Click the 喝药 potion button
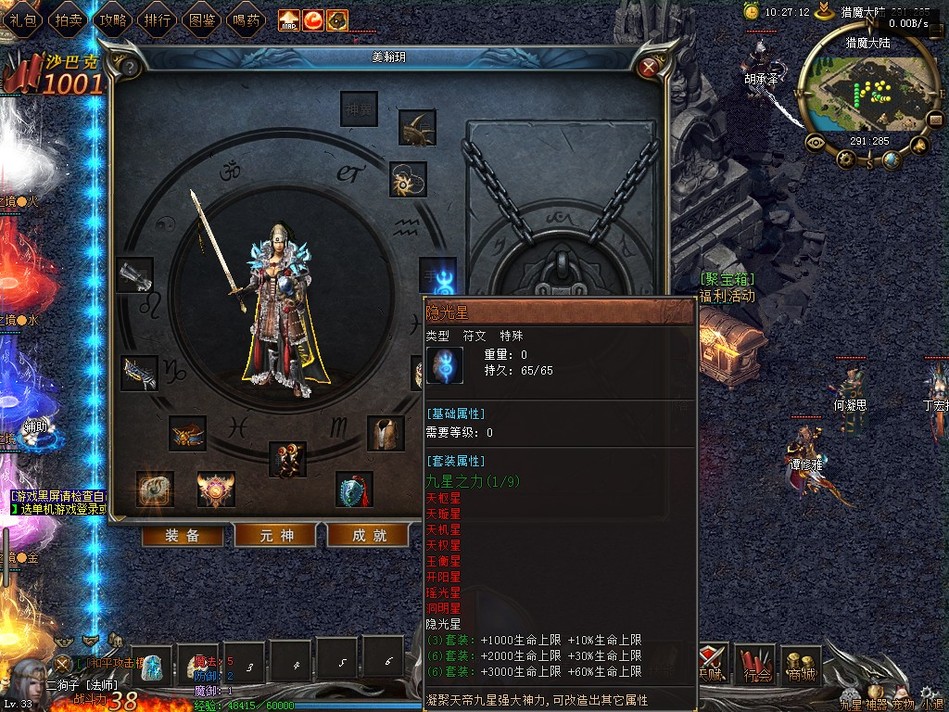 point(245,17)
